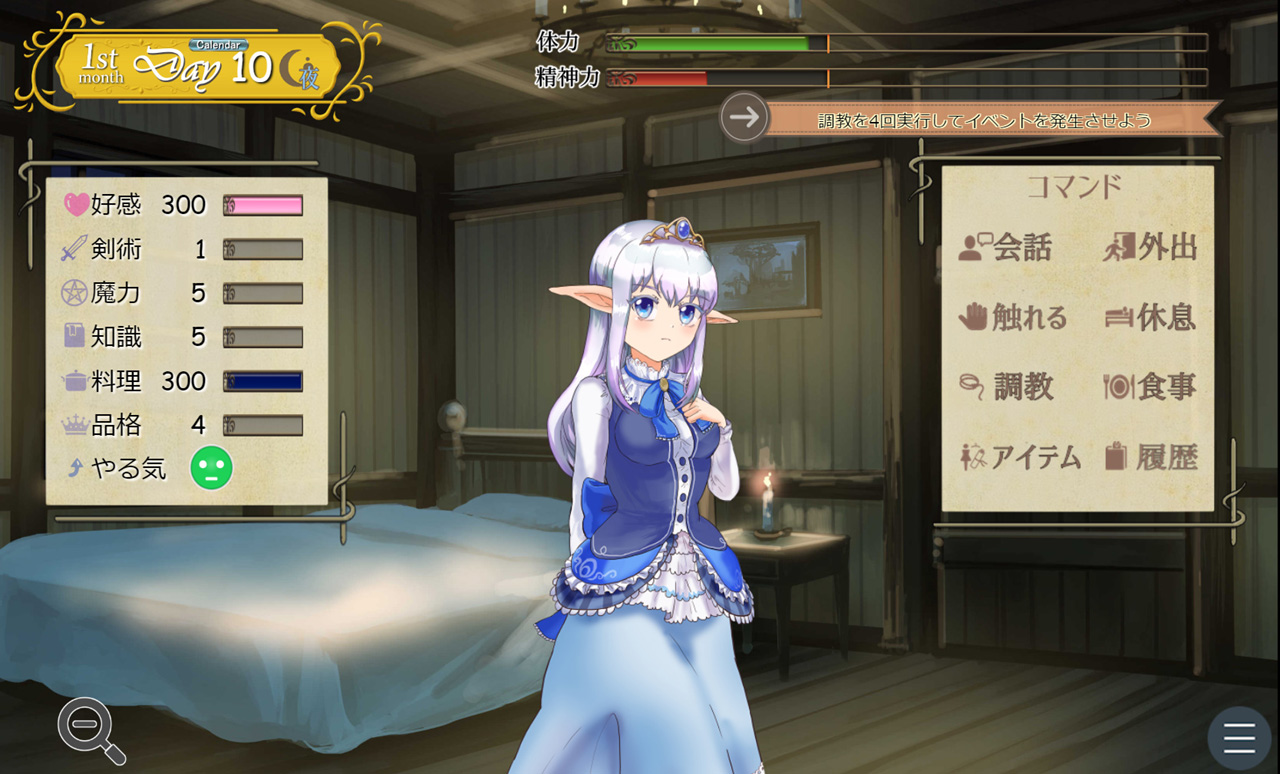Click the magnifying glass zoom-out icon

click(x=90, y=730)
